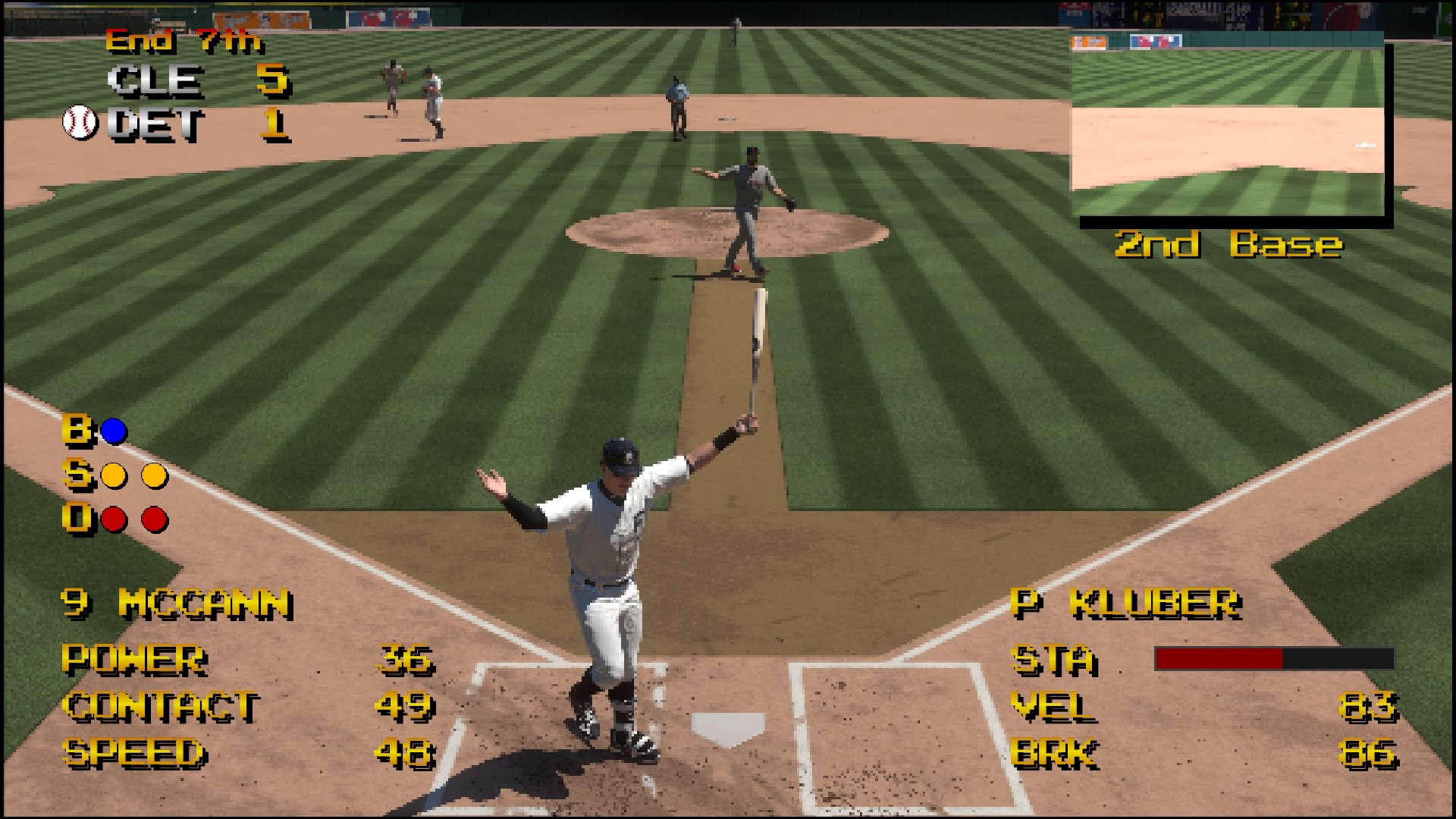The image size is (1456, 819).
Task: Click the B balls count label
Action: 78,429
